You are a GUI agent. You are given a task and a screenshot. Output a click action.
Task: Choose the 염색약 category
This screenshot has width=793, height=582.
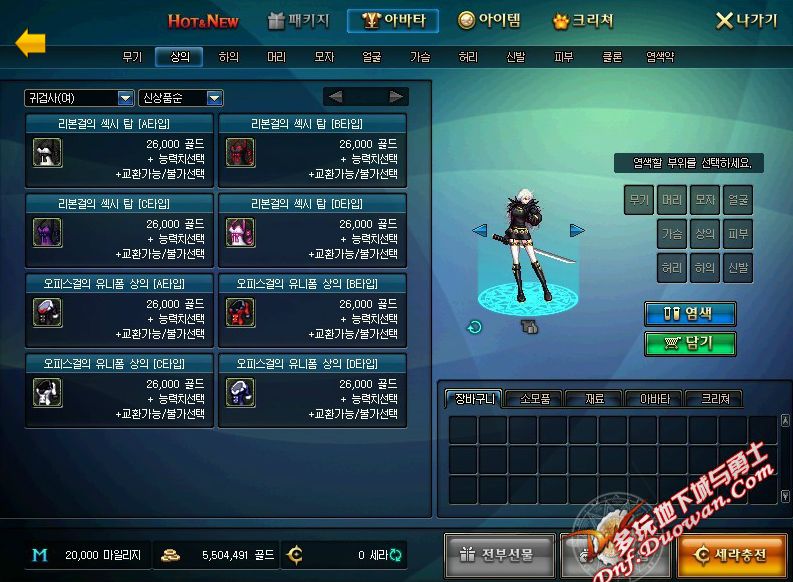(x=661, y=58)
